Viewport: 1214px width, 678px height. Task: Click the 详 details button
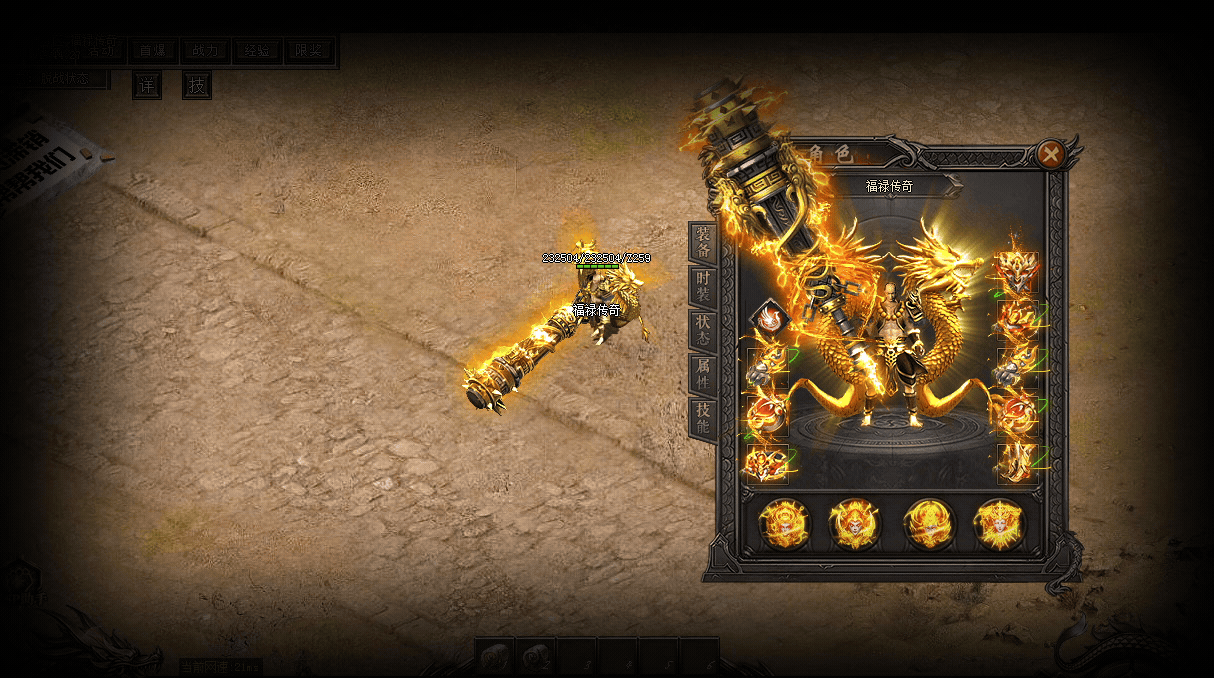[x=147, y=86]
